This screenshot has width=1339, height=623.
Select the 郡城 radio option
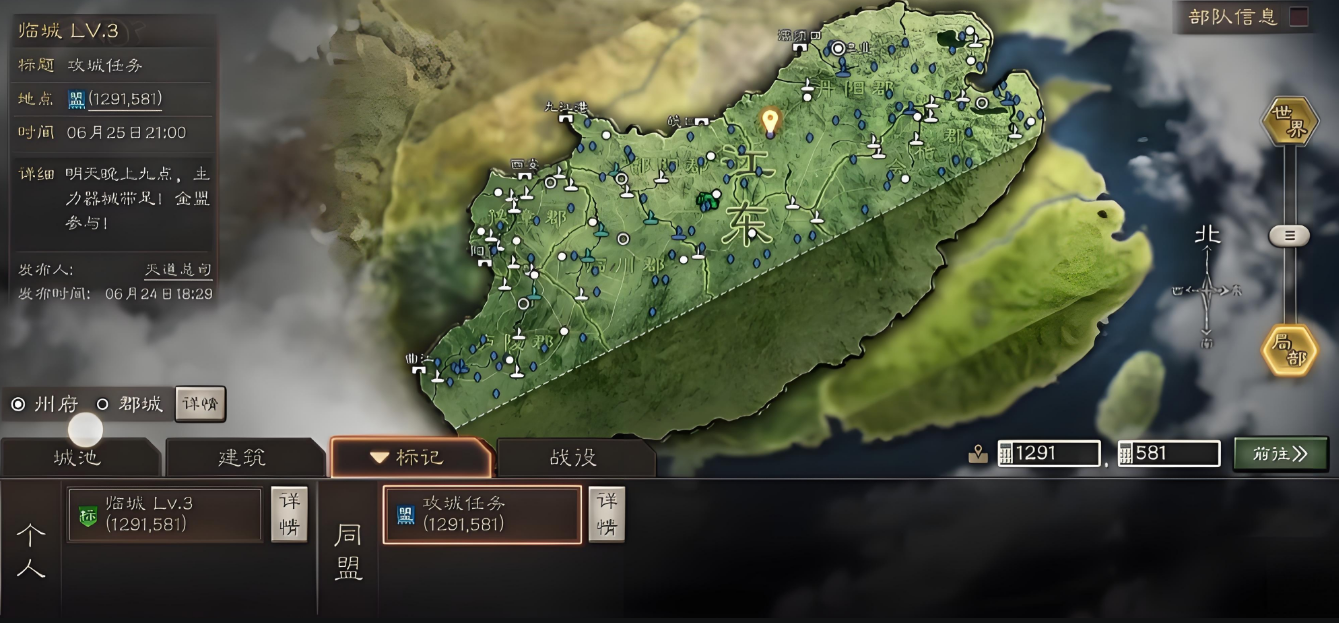click(x=102, y=405)
